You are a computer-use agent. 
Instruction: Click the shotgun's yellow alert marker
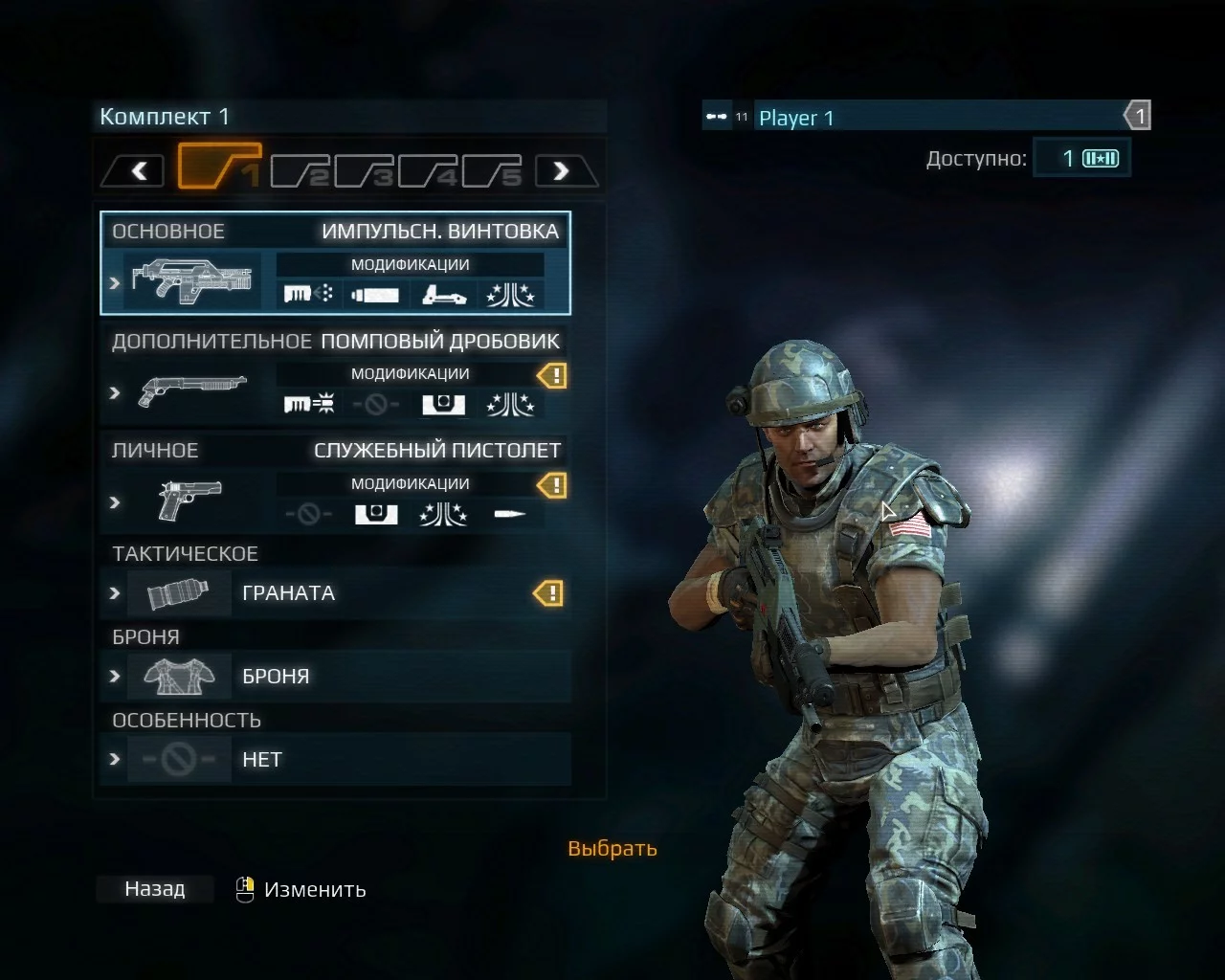click(552, 376)
